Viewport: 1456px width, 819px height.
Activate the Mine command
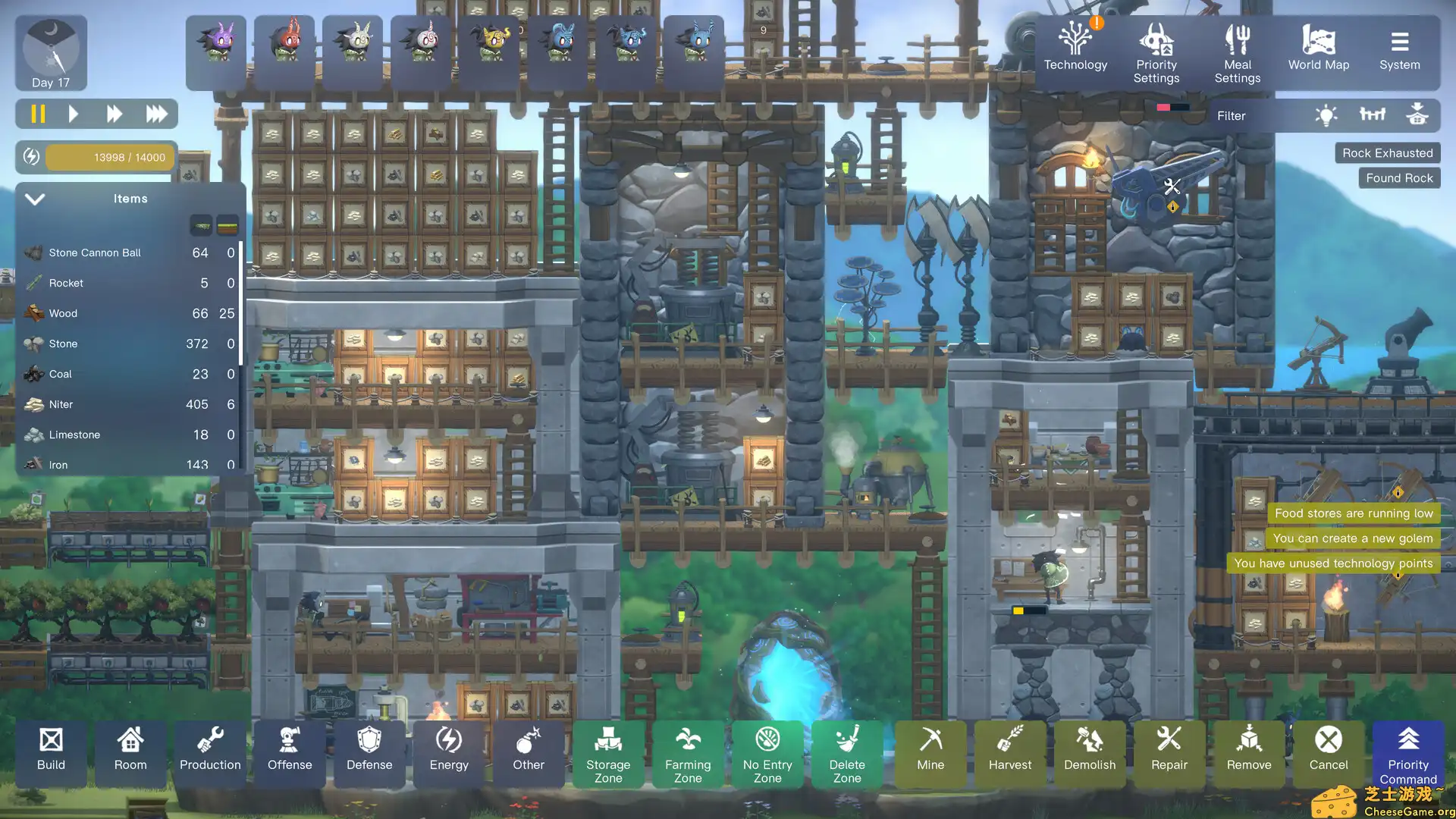coord(930,750)
